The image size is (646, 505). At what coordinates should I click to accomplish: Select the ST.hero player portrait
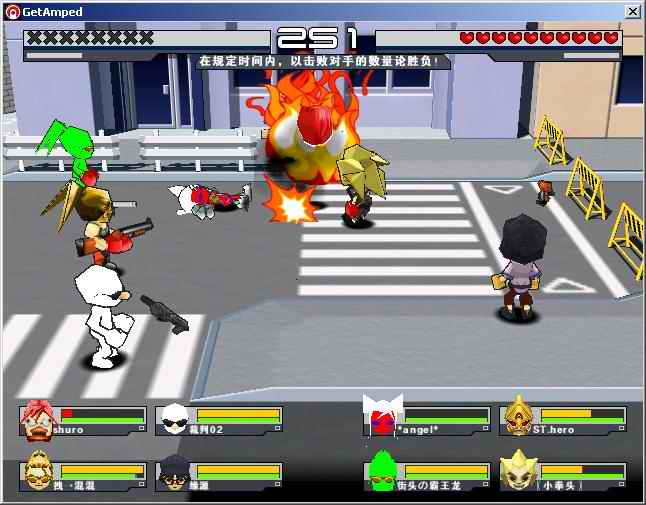click(x=518, y=419)
